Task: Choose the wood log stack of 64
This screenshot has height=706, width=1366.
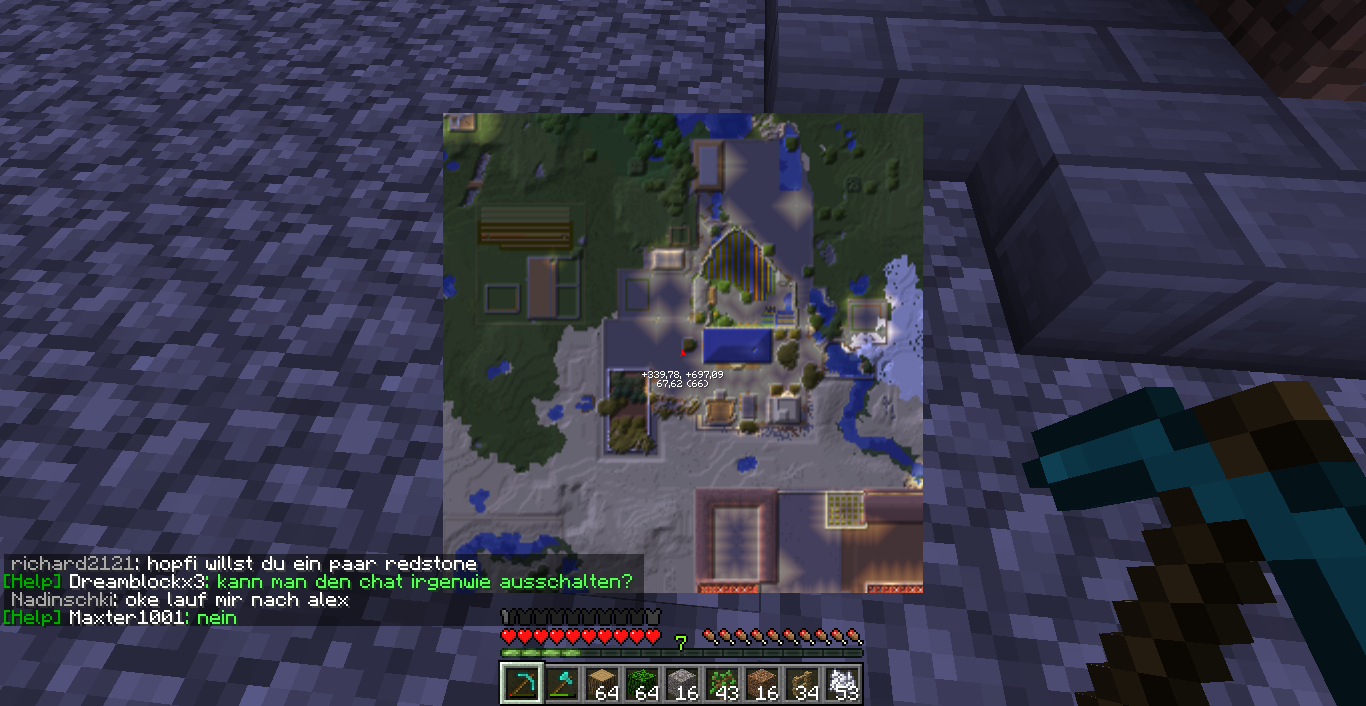Action: tap(601, 684)
